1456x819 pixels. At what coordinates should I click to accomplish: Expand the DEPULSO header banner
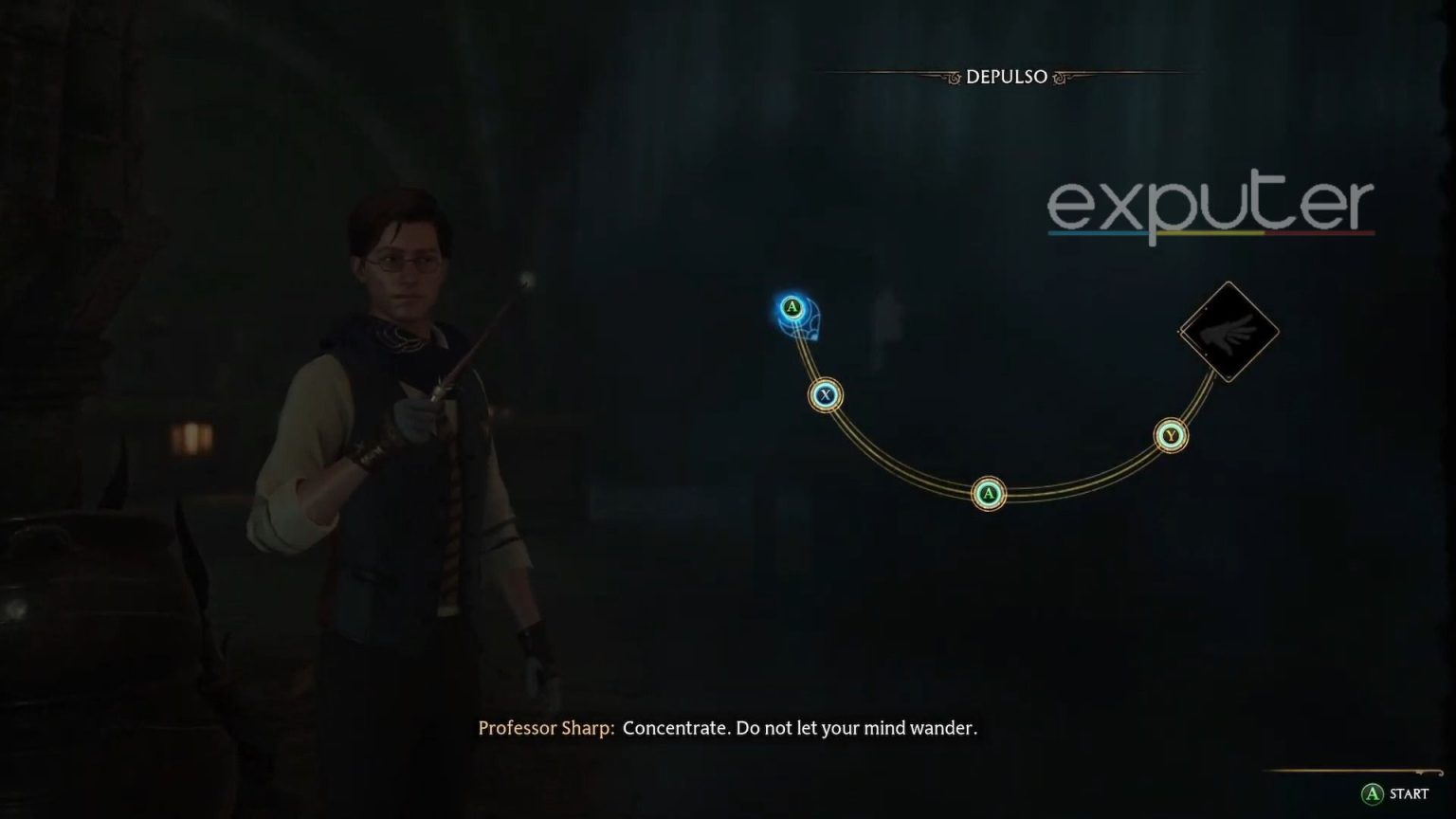click(1008, 77)
